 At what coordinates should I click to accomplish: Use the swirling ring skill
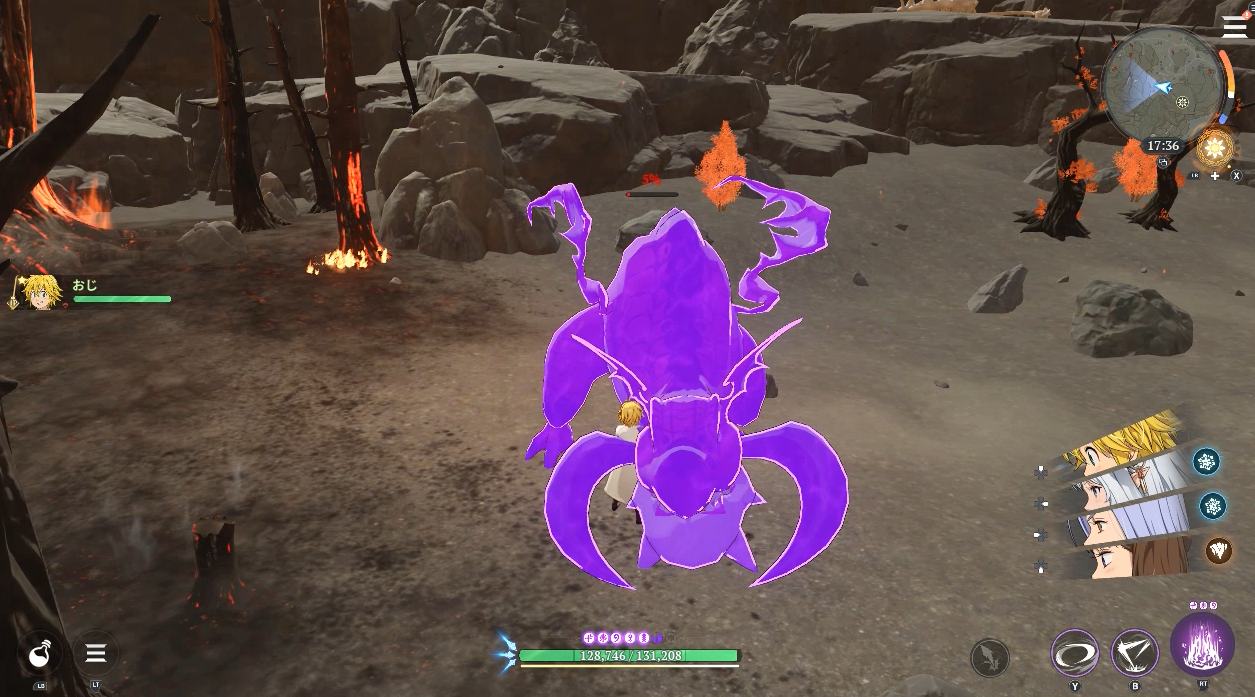pyautogui.click(x=1075, y=654)
